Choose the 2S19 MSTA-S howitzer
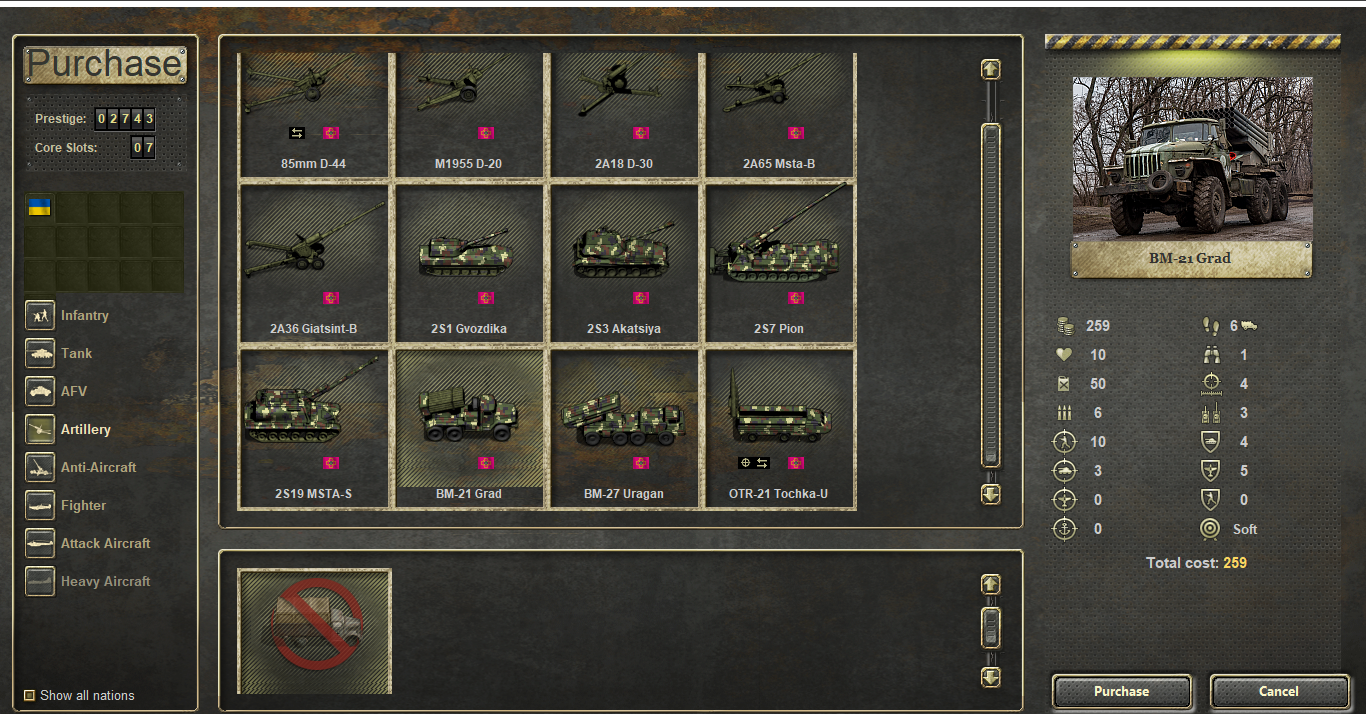Screen dimensions: 1366x714 [314, 428]
